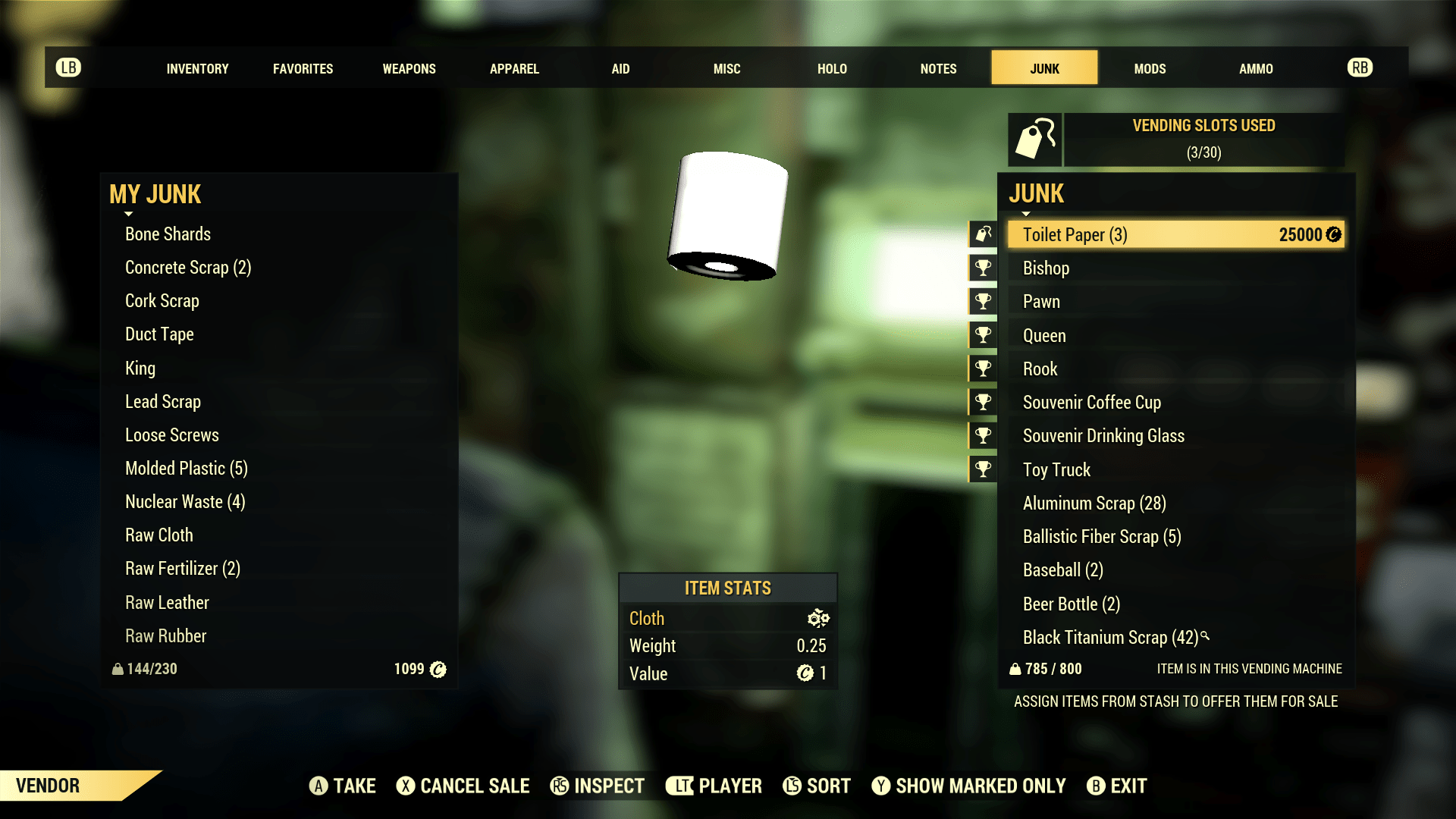The height and width of the screenshot is (819, 1456).
Task: Click the lock icon beside 144/230
Action: coord(118,669)
